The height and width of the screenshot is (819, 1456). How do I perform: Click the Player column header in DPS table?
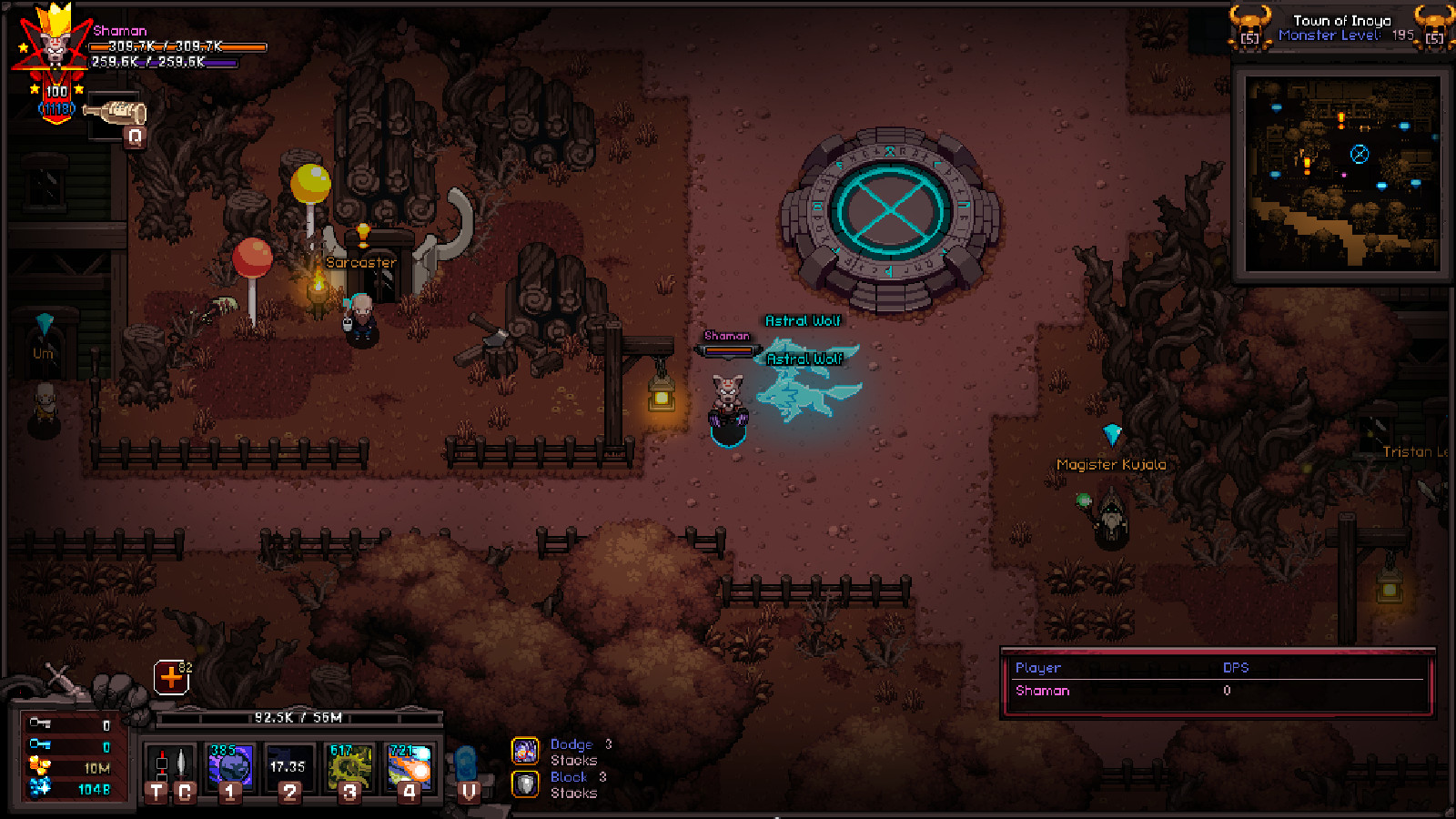point(1038,667)
